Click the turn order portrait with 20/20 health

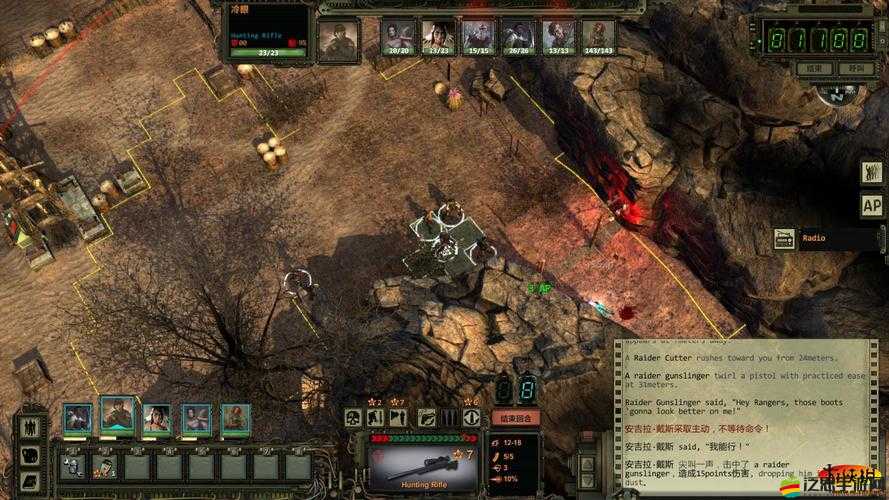point(398,36)
